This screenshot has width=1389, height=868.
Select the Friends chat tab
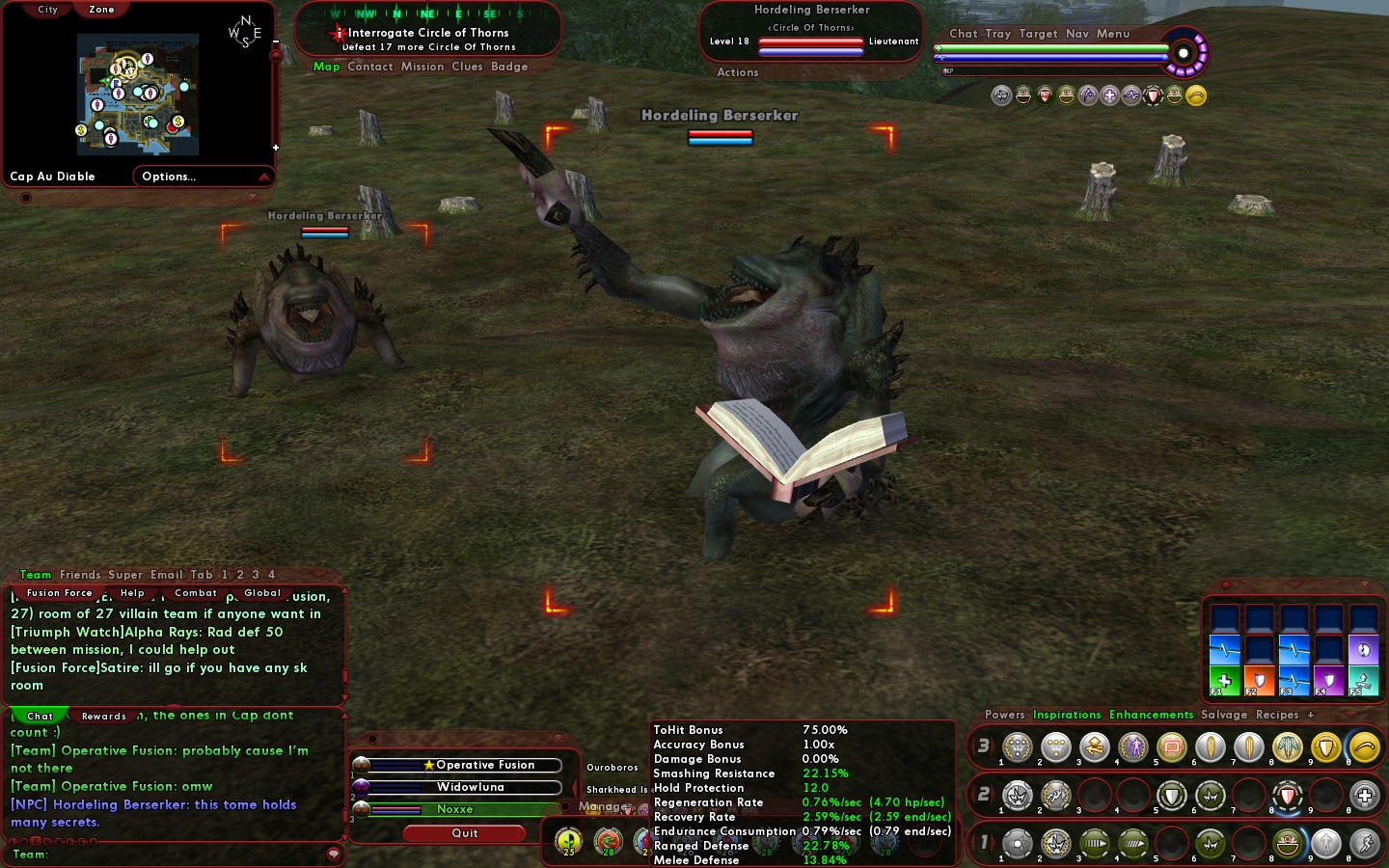pos(80,575)
